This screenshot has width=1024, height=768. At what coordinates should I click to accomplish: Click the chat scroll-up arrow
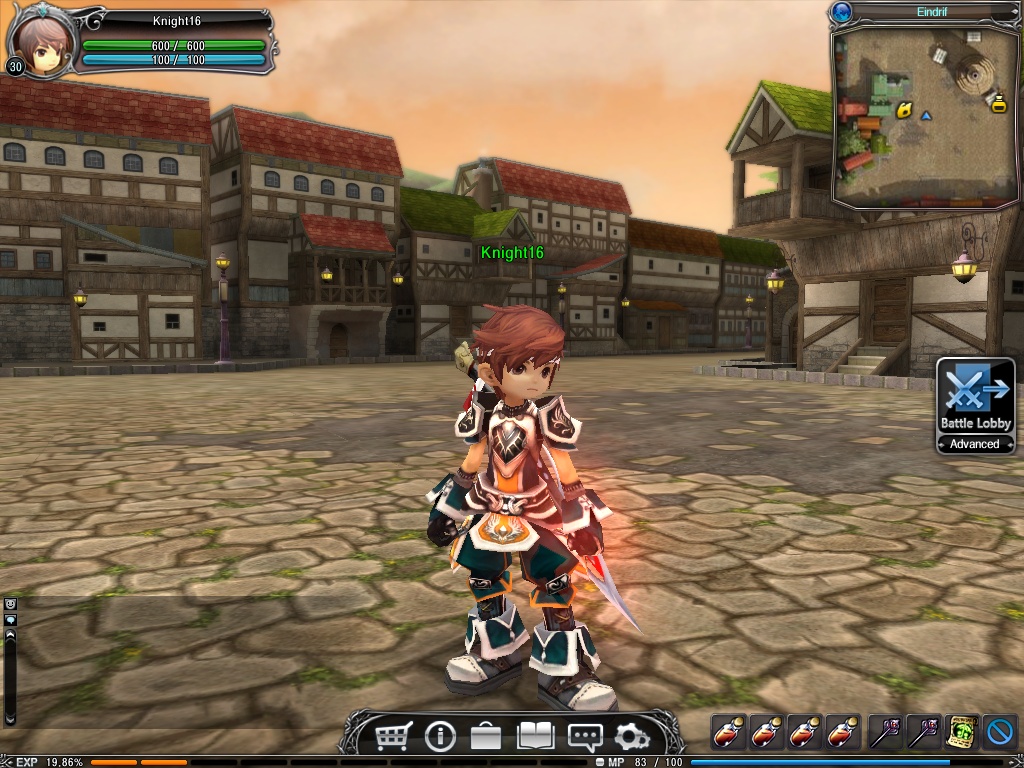pos(10,634)
